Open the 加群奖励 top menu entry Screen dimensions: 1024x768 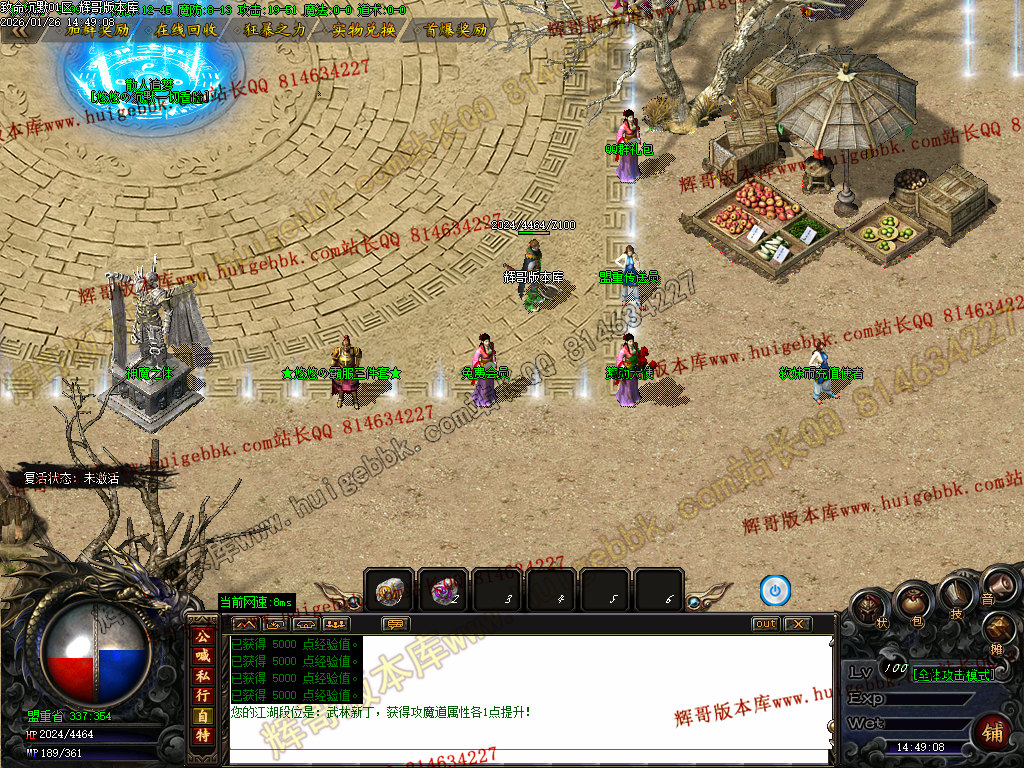pos(97,30)
